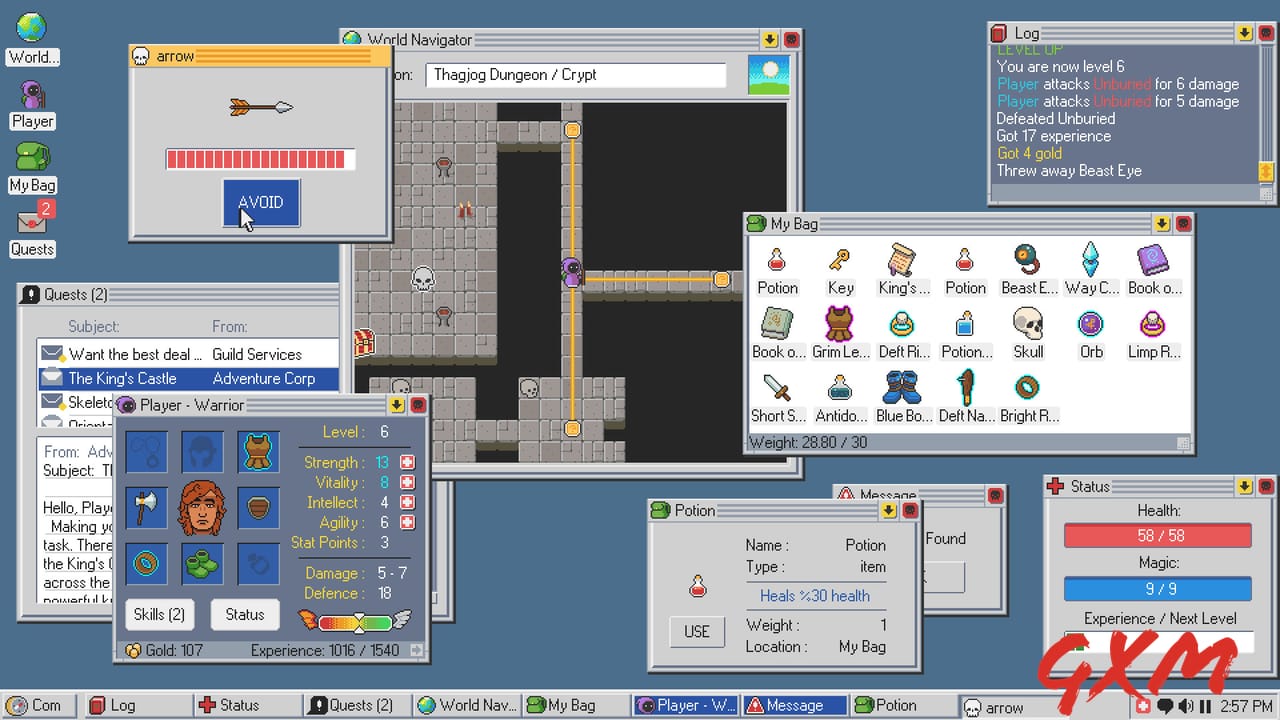Click the AVOID button in the arrow window

pos(260,202)
